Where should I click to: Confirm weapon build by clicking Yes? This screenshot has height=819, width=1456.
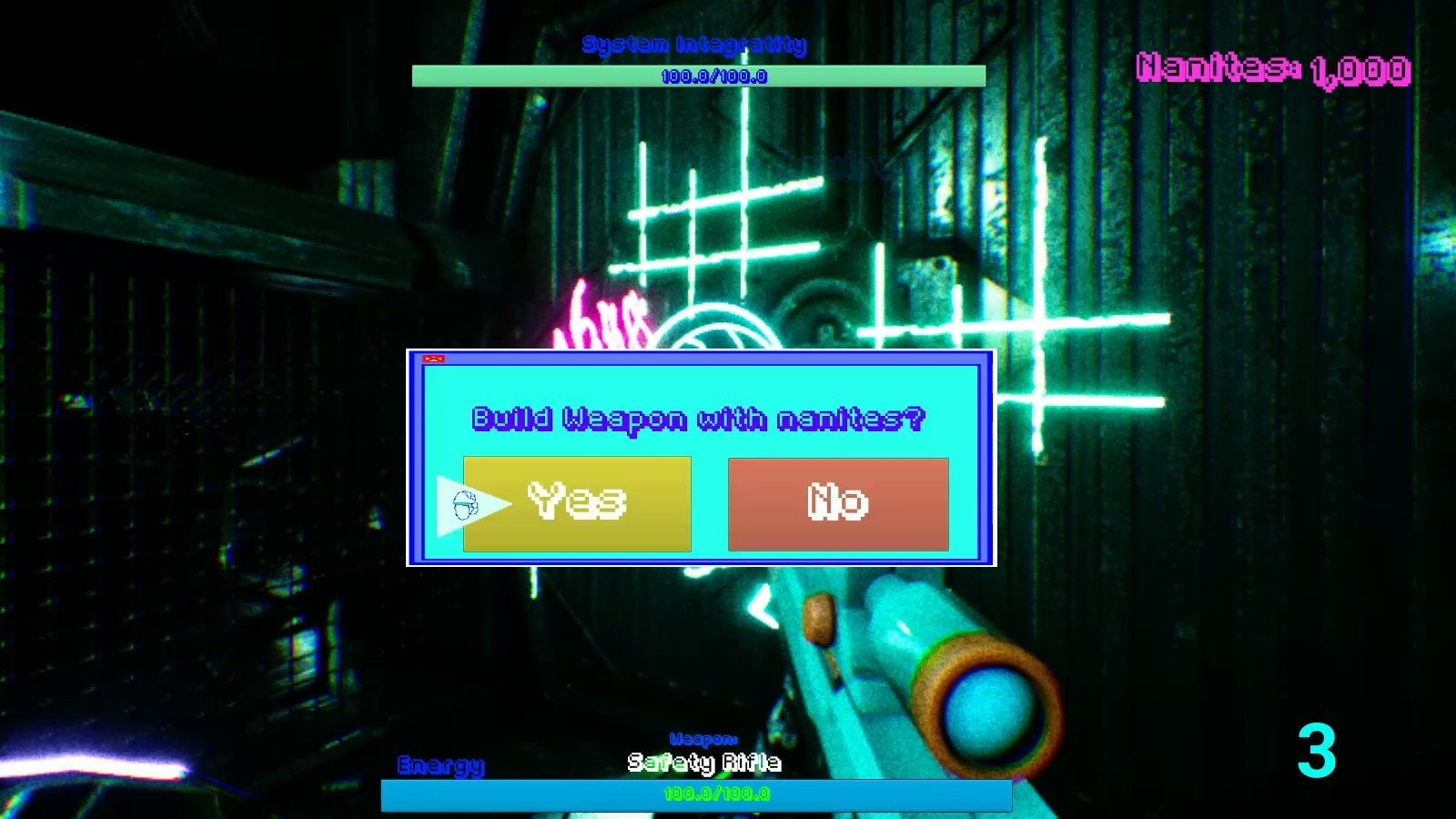576,503
